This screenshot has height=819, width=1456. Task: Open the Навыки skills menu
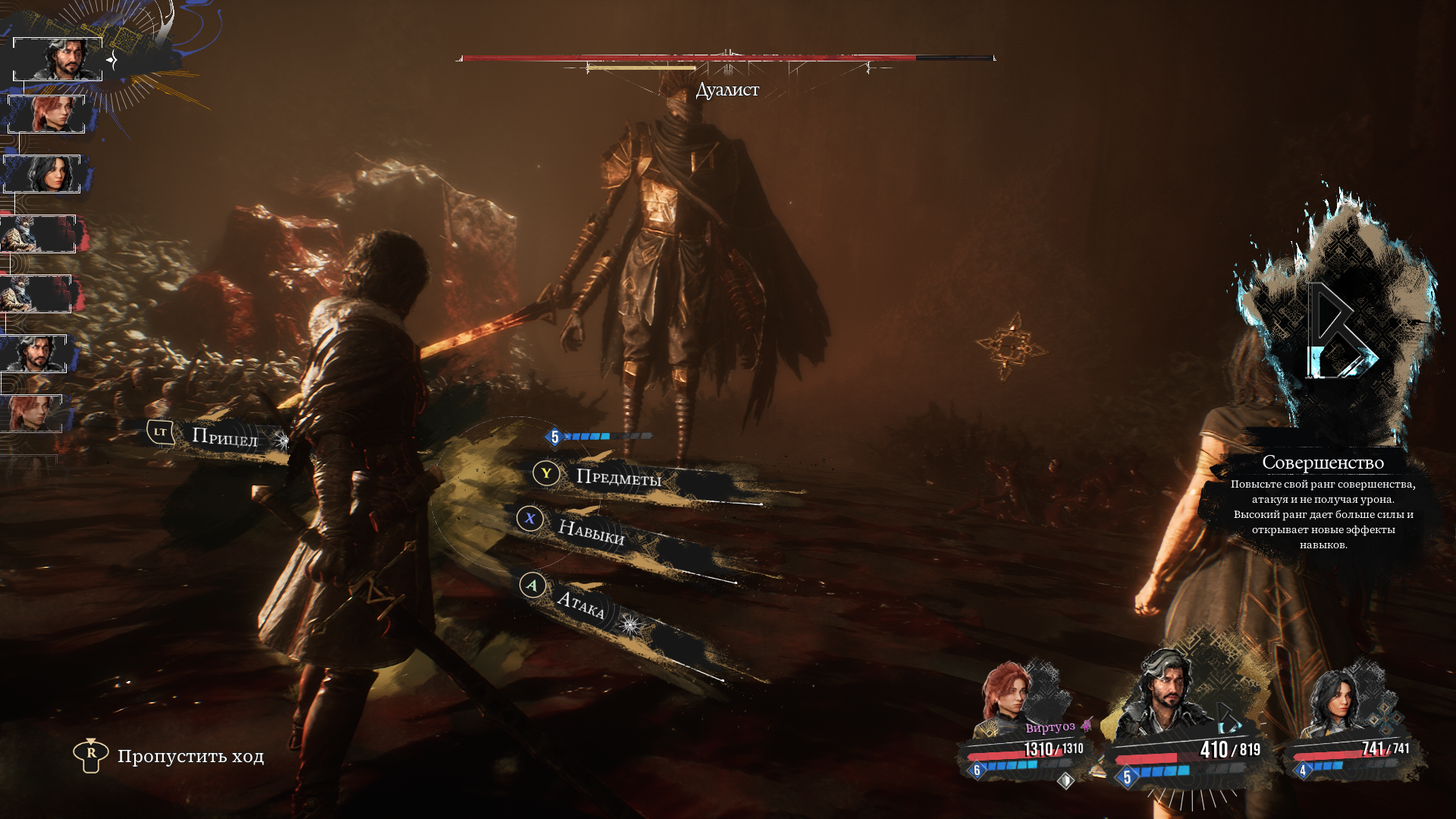[591, 532]
